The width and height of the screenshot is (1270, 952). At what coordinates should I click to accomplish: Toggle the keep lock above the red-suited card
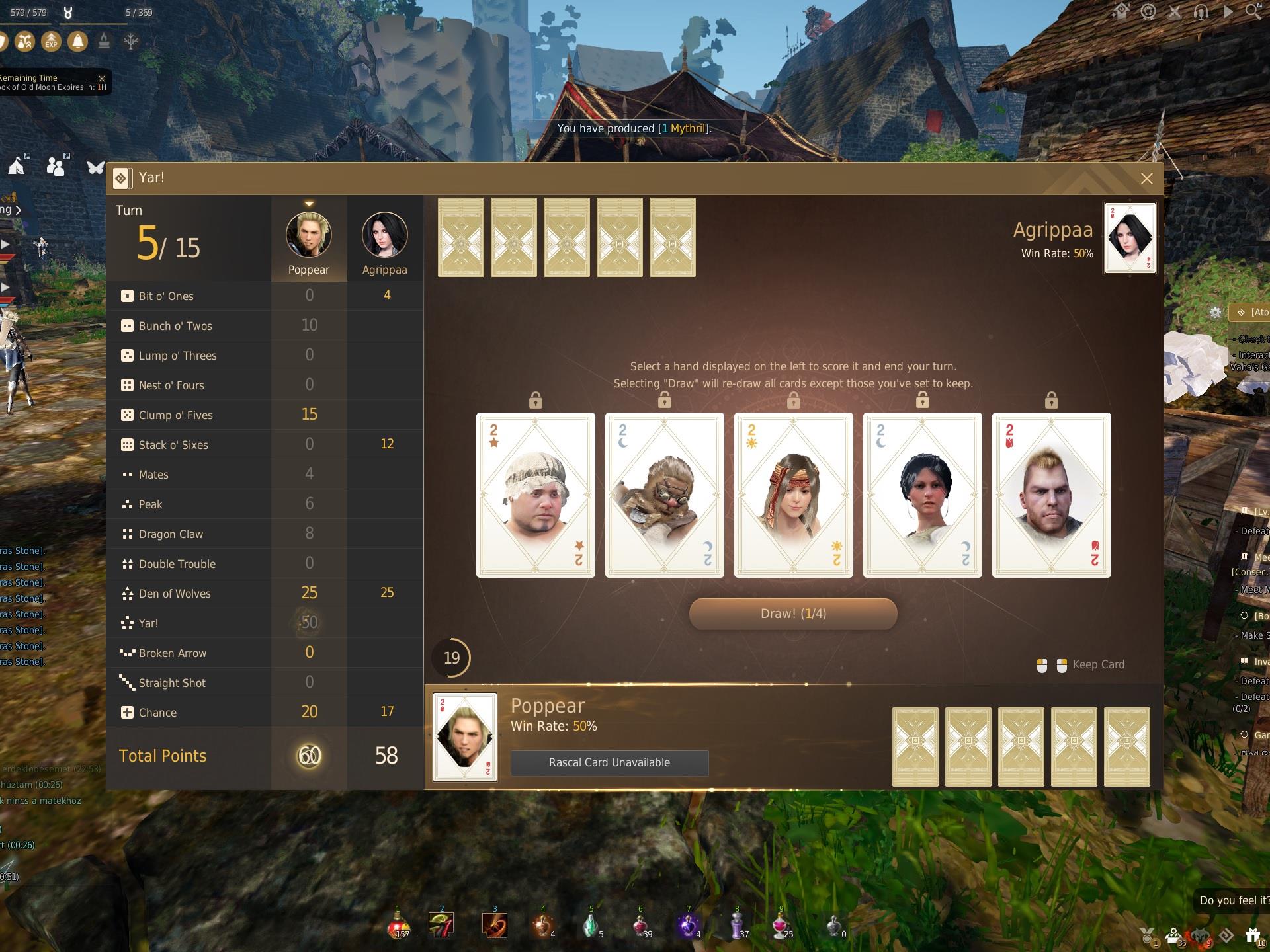click(1051, 399)
